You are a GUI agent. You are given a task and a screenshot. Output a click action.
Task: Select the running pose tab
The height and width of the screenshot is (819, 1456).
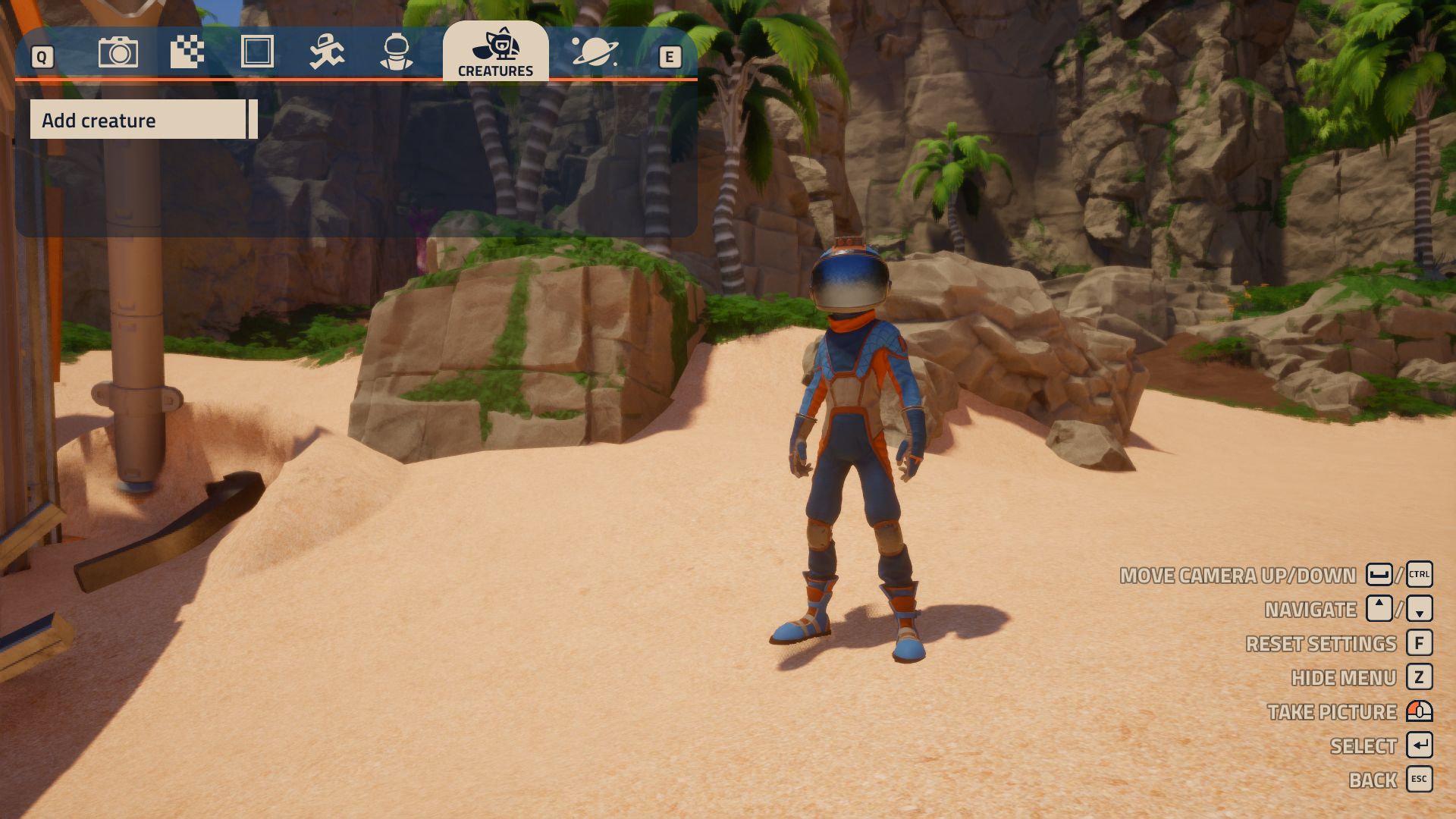point(327,52)
